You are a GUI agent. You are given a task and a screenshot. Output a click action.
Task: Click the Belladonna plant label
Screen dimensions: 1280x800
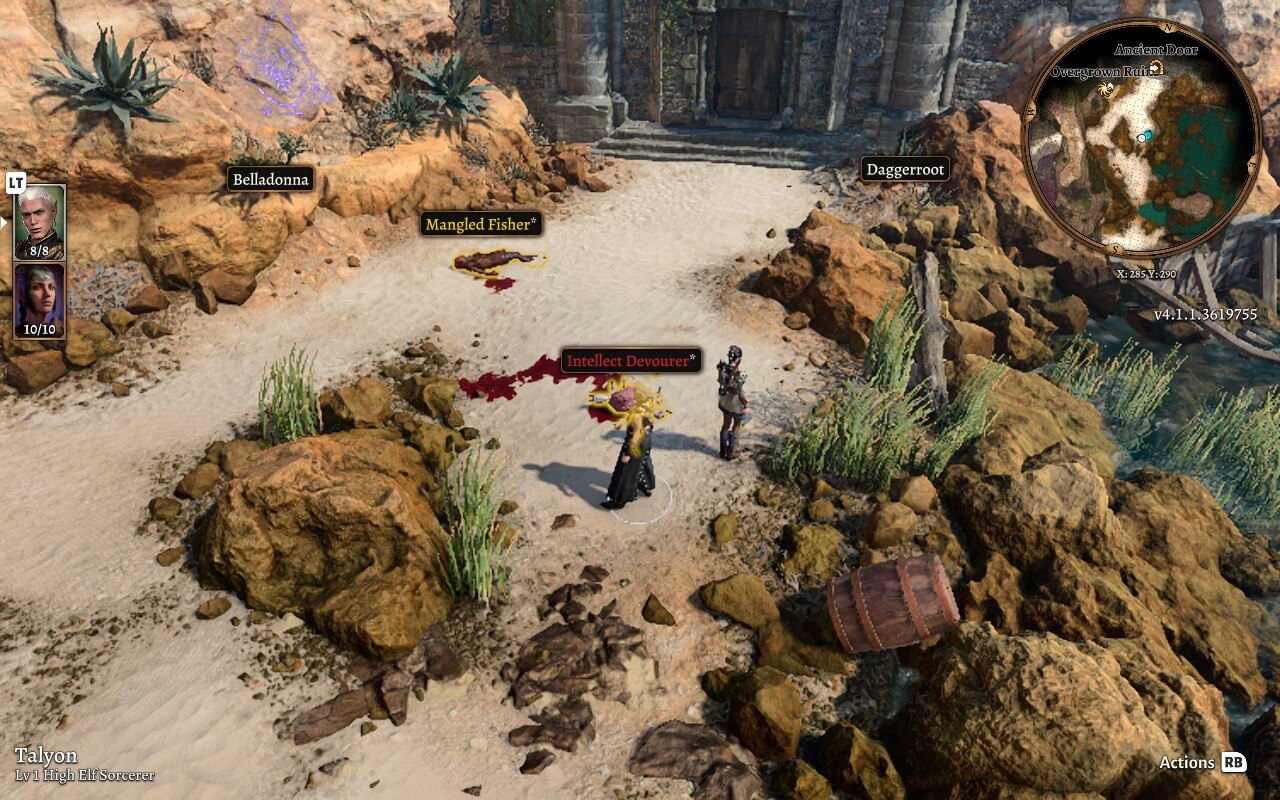coord(272,178)
